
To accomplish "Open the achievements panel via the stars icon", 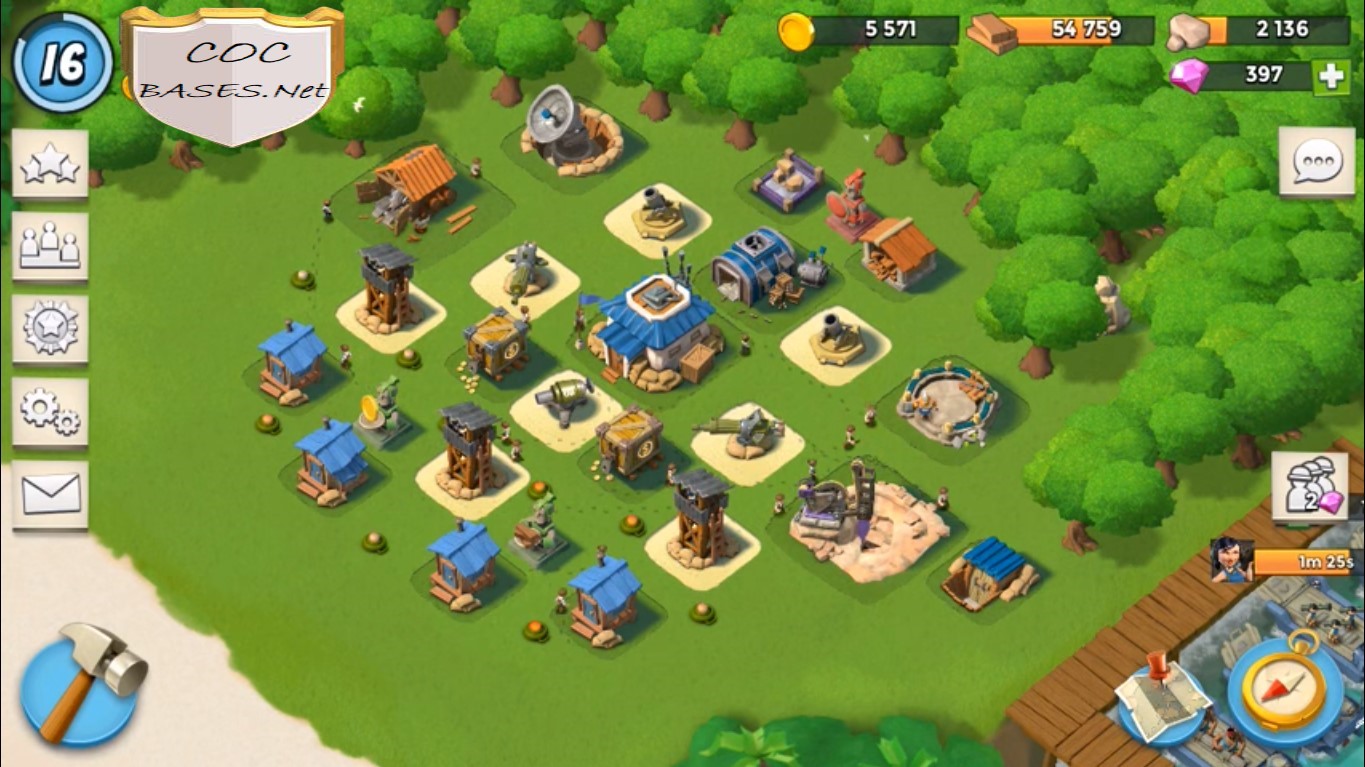I will tap(49, 162).
